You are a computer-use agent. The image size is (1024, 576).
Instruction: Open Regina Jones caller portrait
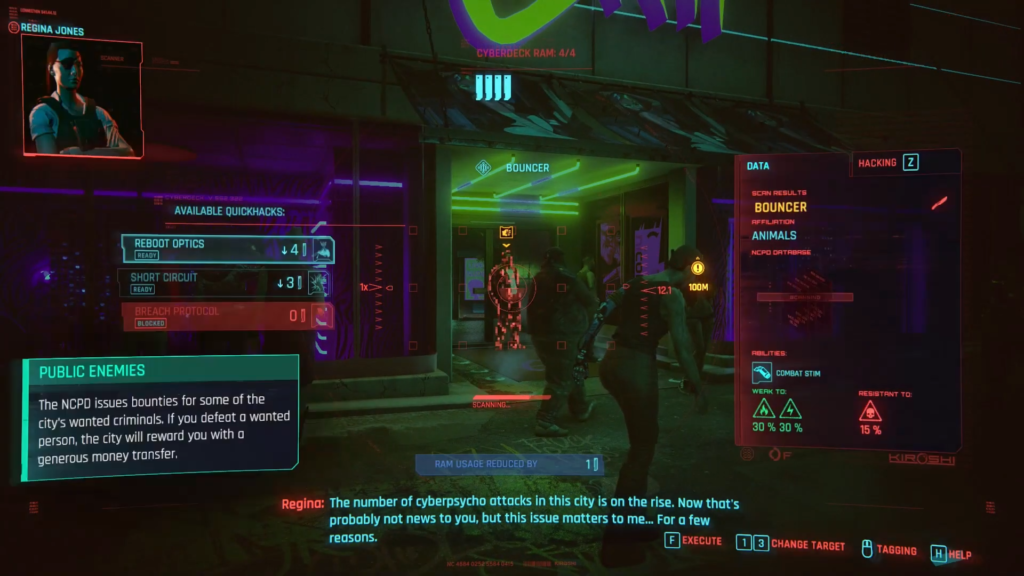81,97
